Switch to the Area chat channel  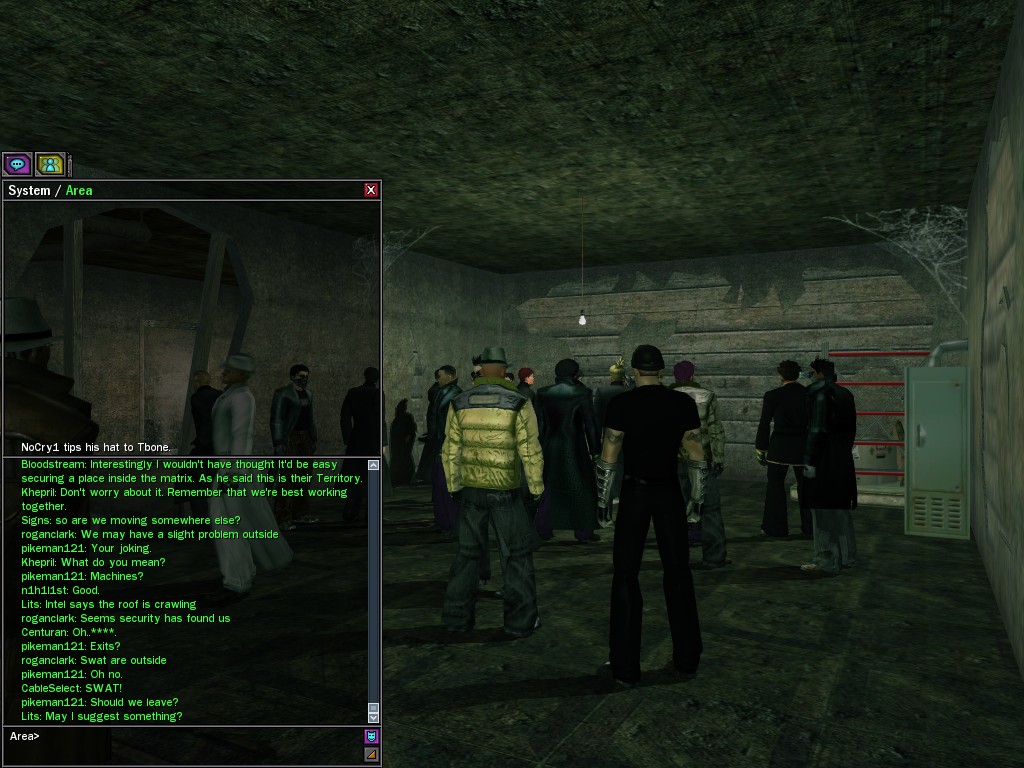coord(79,190)
